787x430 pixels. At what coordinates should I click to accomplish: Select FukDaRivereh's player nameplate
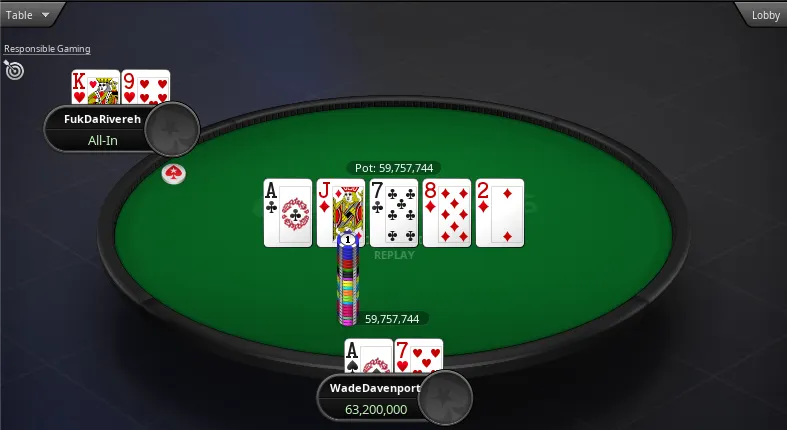coord(100,129)
